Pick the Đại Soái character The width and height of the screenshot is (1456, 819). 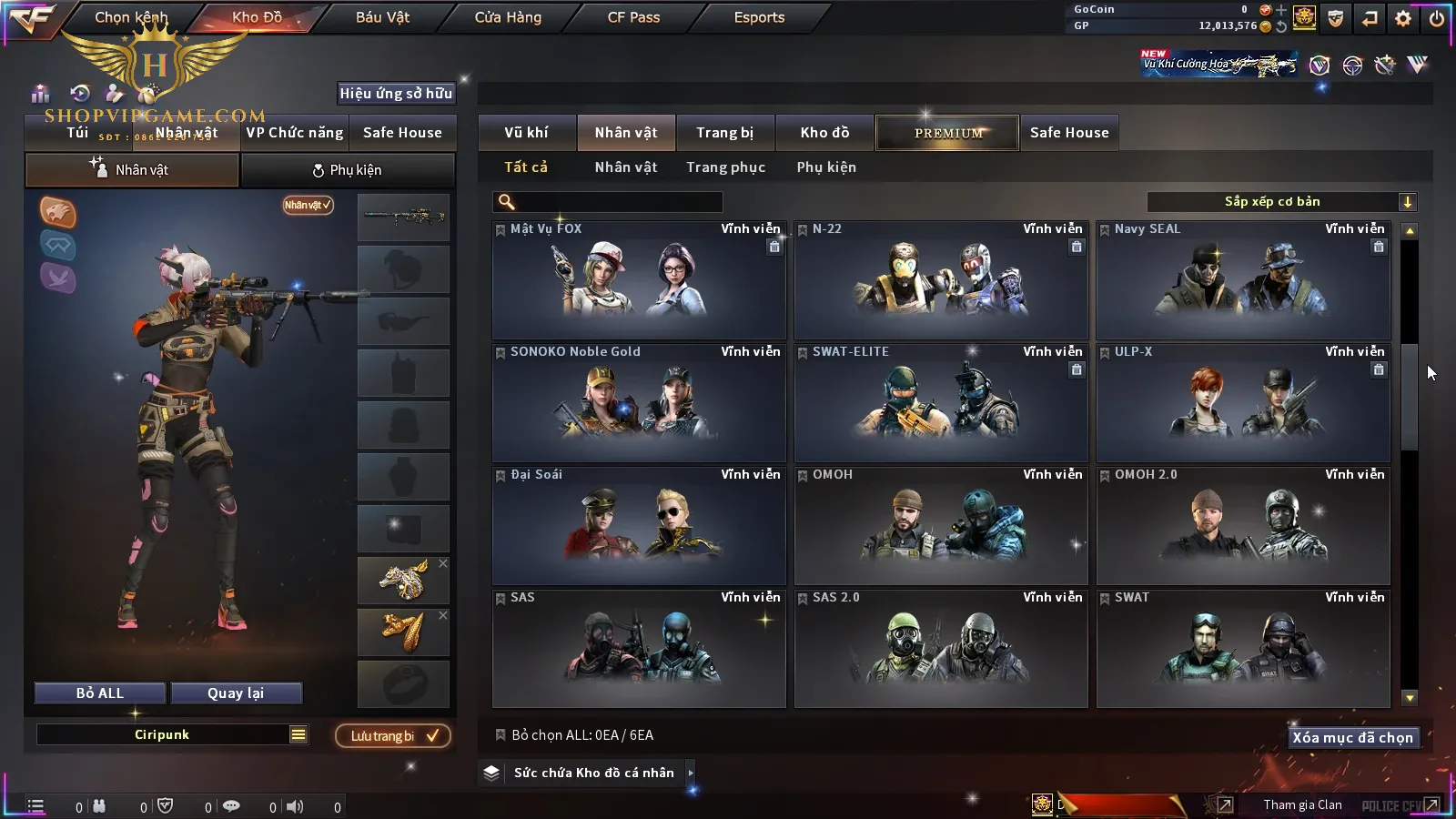[639, 526]
